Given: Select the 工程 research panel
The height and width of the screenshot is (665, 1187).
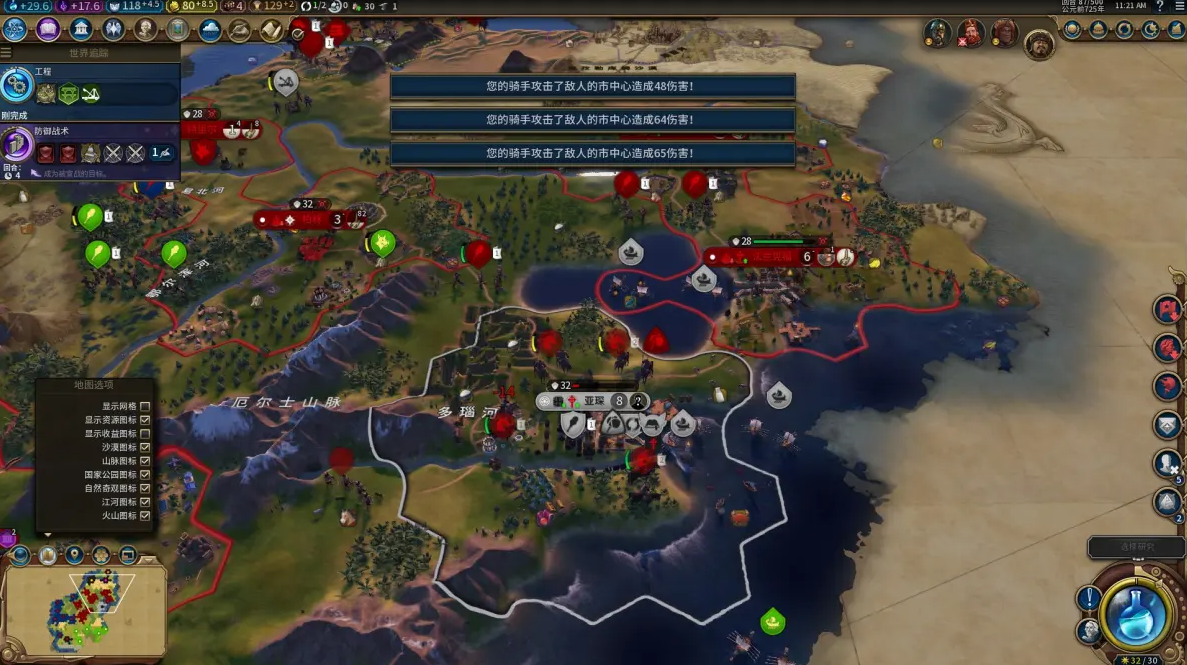Looking at the screenshot, I should pos(90,85).
